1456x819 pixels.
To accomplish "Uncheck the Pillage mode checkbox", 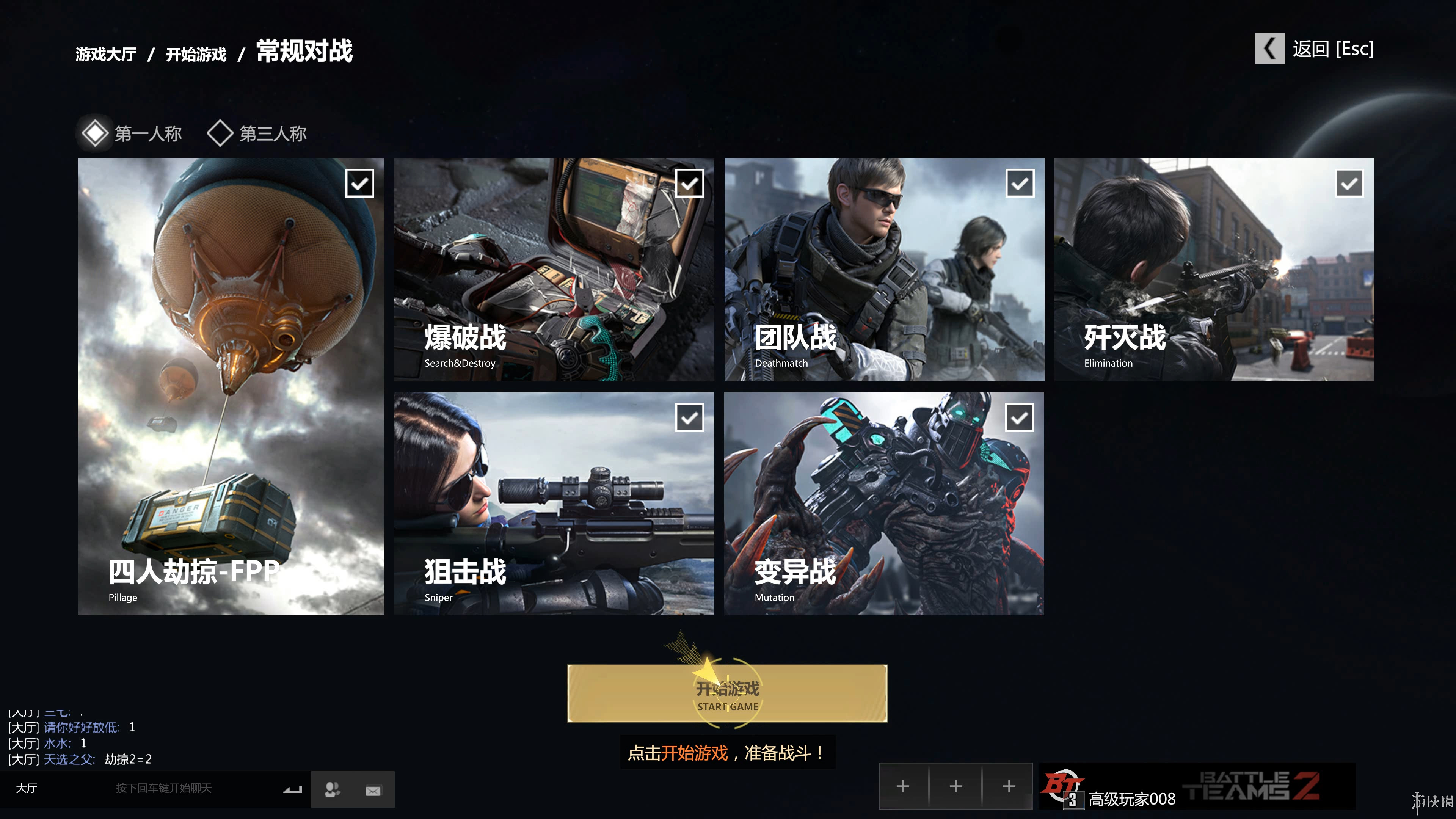I will coord(359,183).
